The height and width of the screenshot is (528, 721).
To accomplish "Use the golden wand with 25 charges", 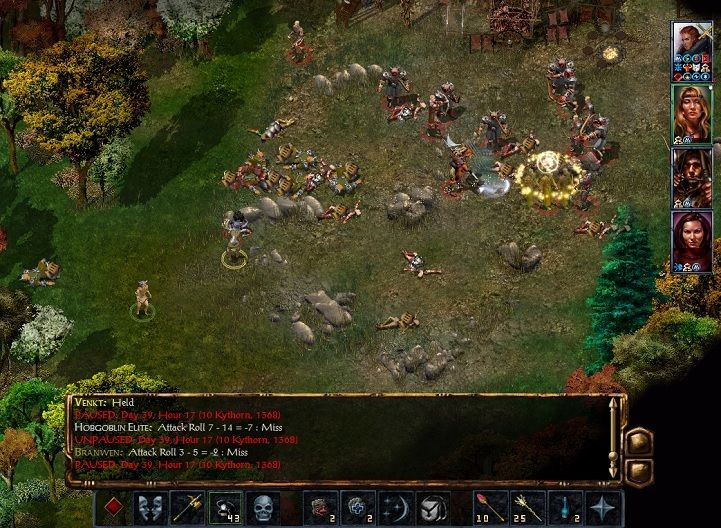I will (x=528, y=508).
